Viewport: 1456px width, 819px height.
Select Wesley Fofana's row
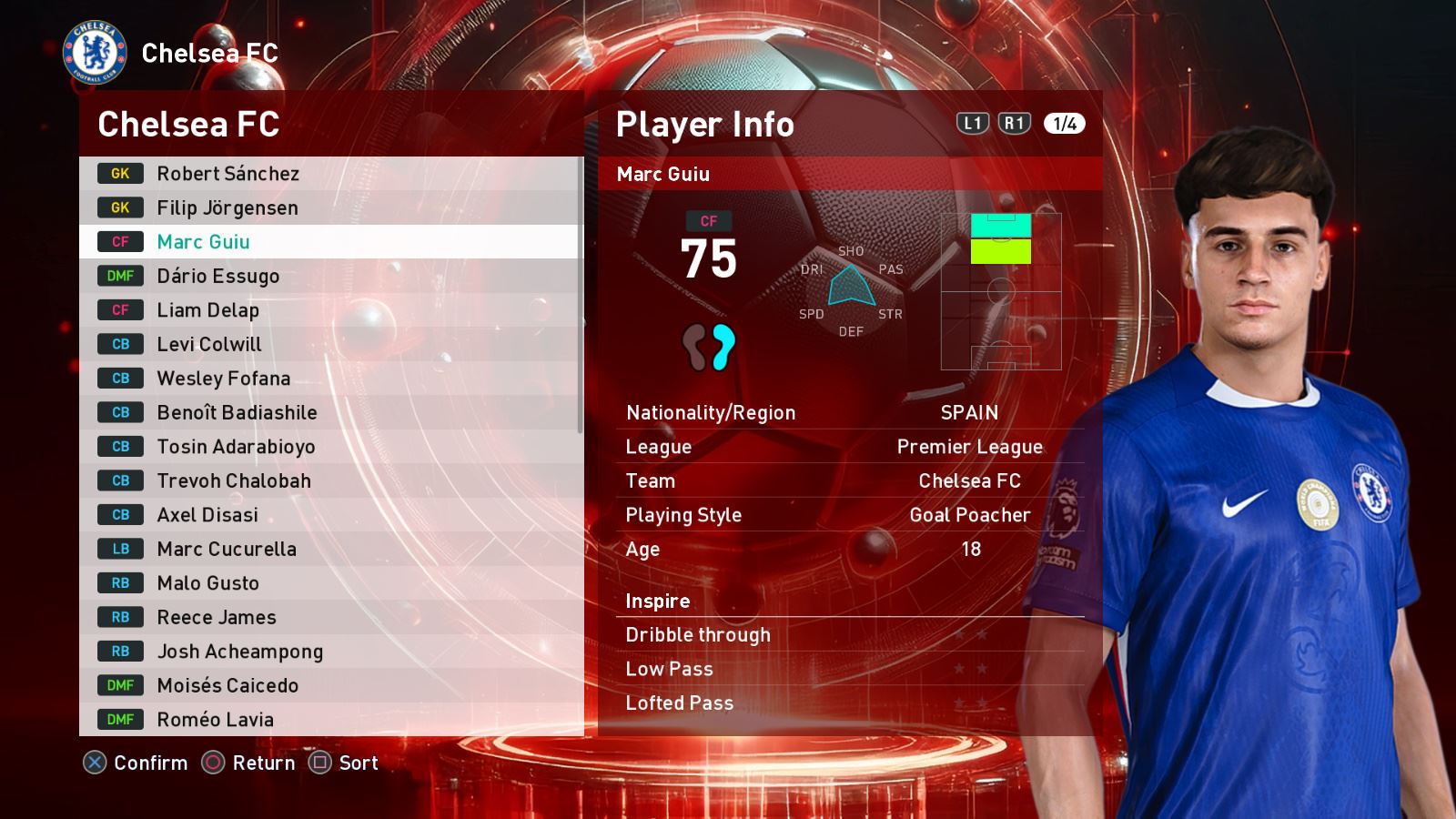(x=328, y=379)
